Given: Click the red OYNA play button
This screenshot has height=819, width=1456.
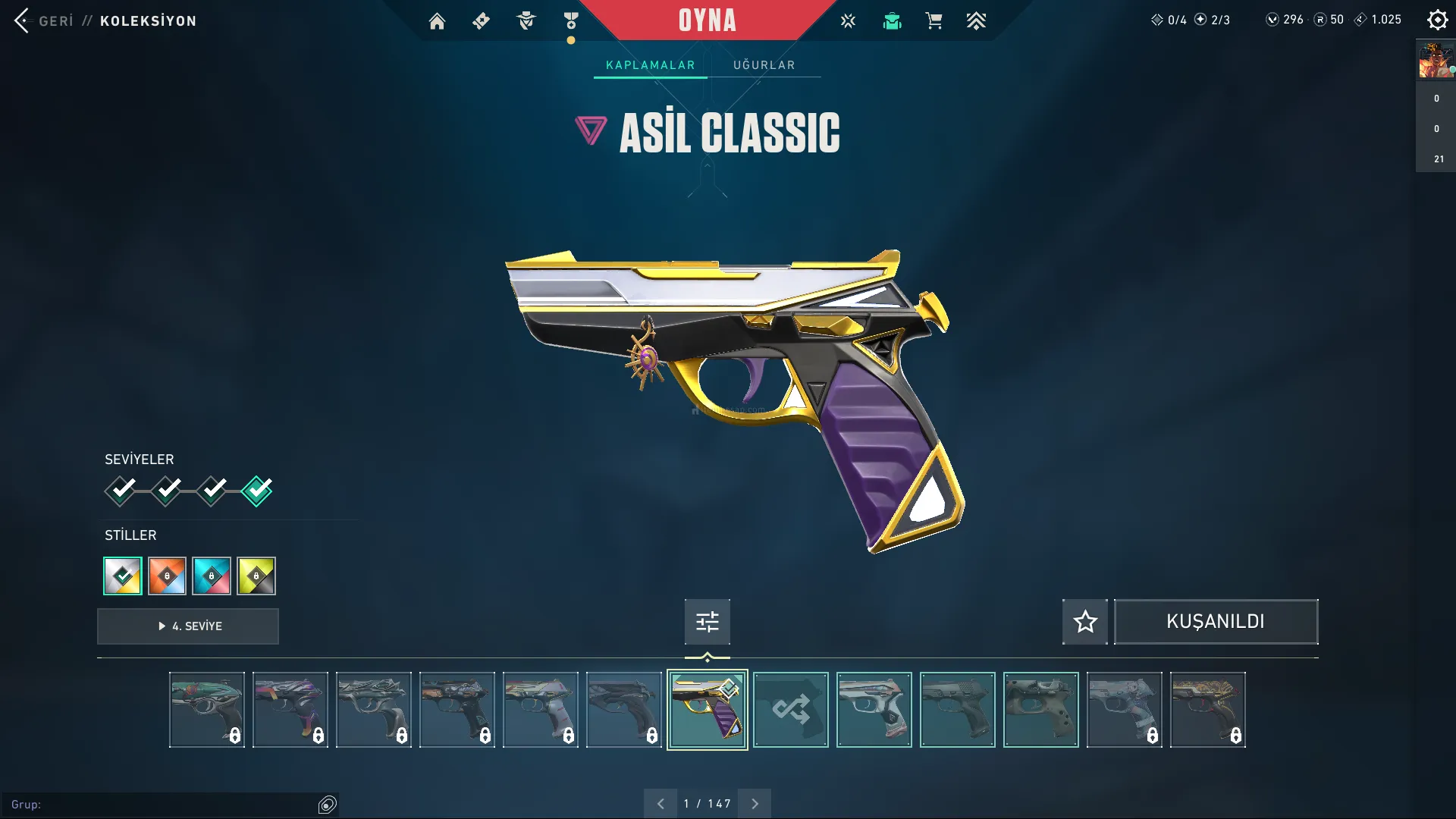Looking at the screenshot, I should pos(707,20).
